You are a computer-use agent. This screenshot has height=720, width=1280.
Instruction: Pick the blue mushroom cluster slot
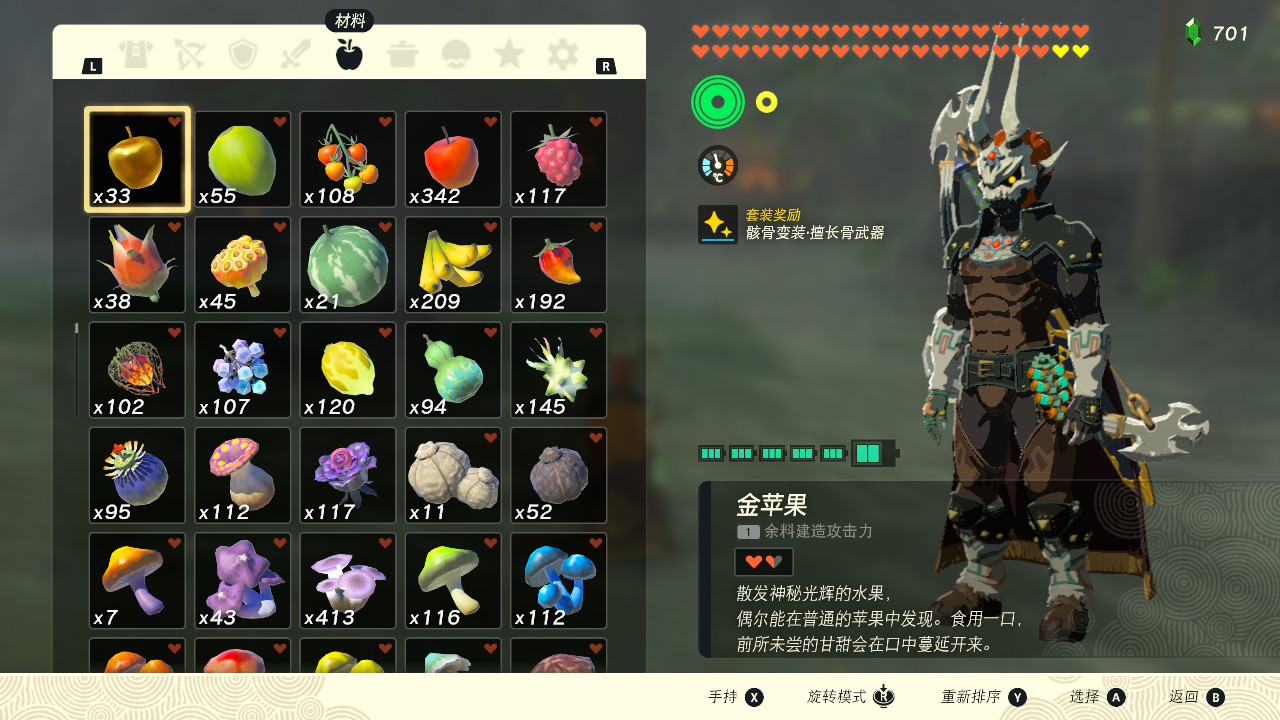[x=559, y=581]
